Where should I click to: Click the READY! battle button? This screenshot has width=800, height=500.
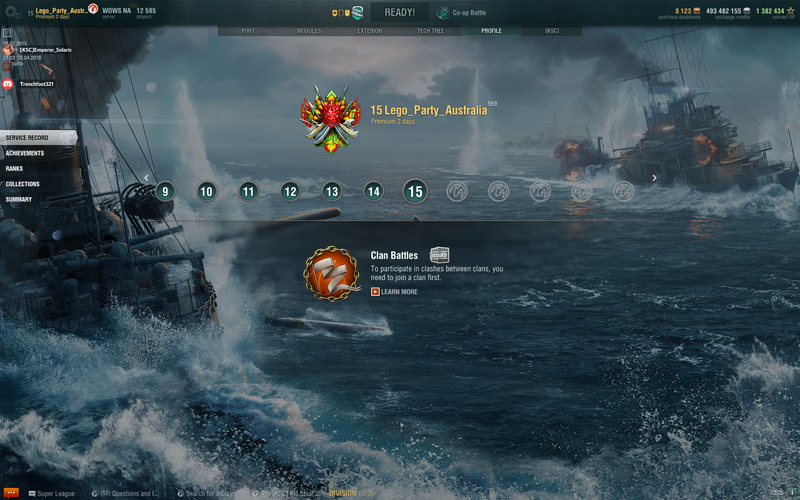pyautogui.click(x=400, y=13)
